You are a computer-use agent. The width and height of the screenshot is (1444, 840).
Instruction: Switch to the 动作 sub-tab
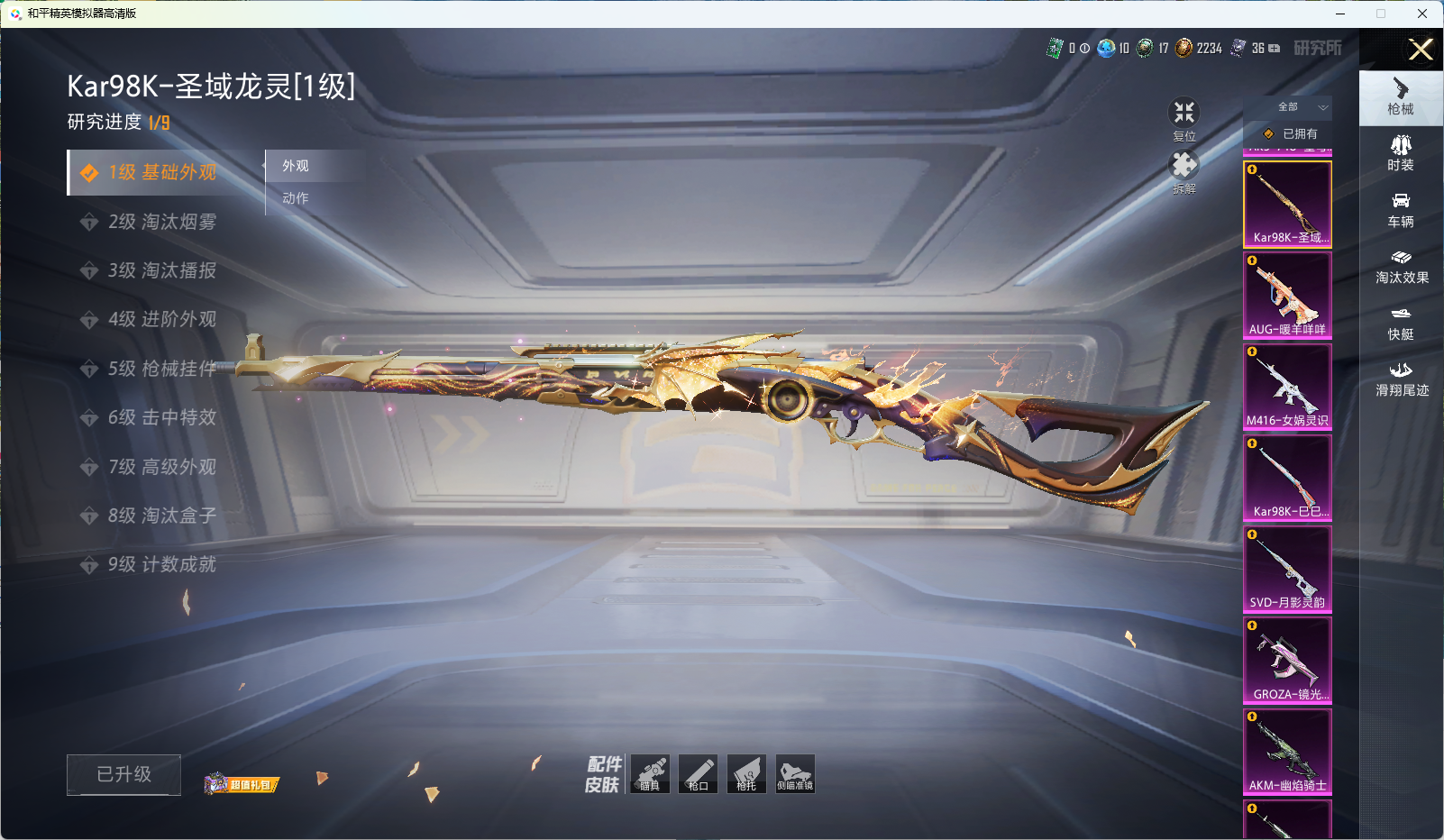point(296,198)
